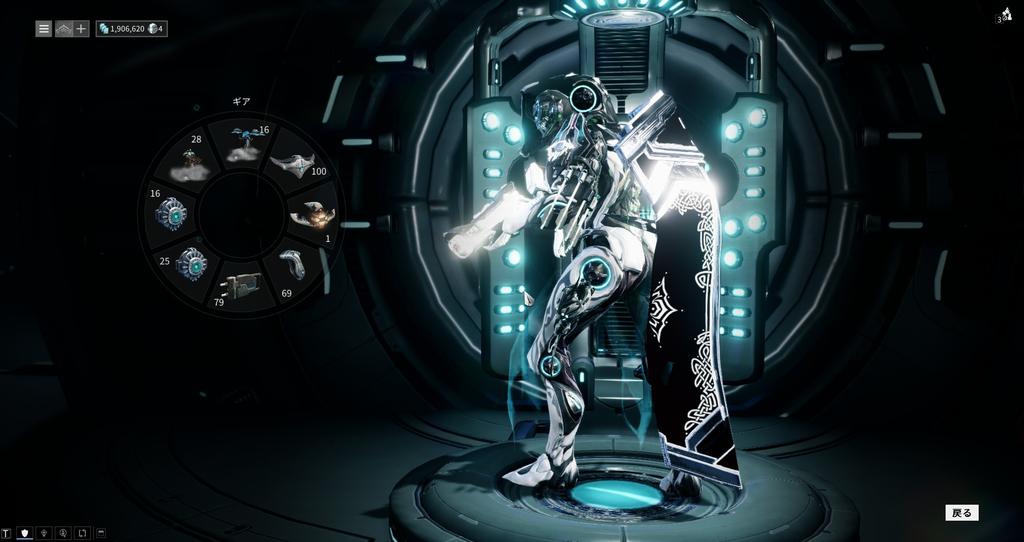Choose the gear item with 69 remaining

pos(291,265)
